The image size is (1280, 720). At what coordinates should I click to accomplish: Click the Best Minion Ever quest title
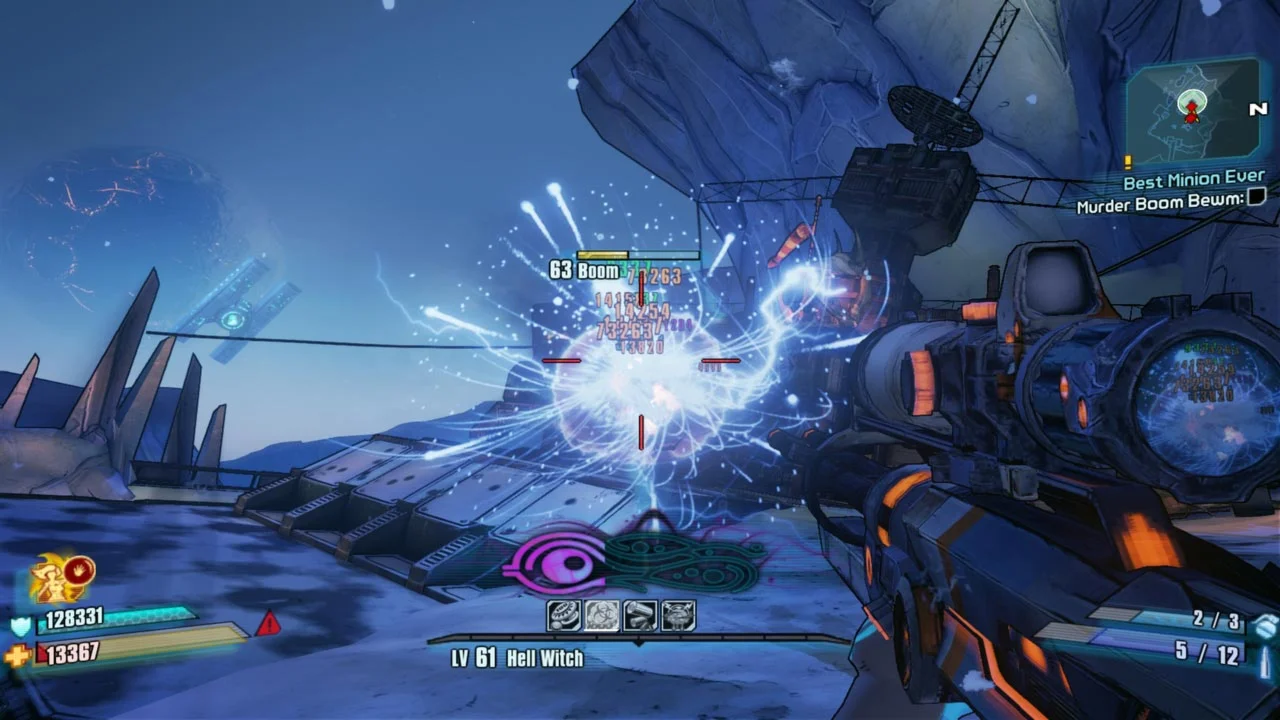click(x=1193, y=179)
